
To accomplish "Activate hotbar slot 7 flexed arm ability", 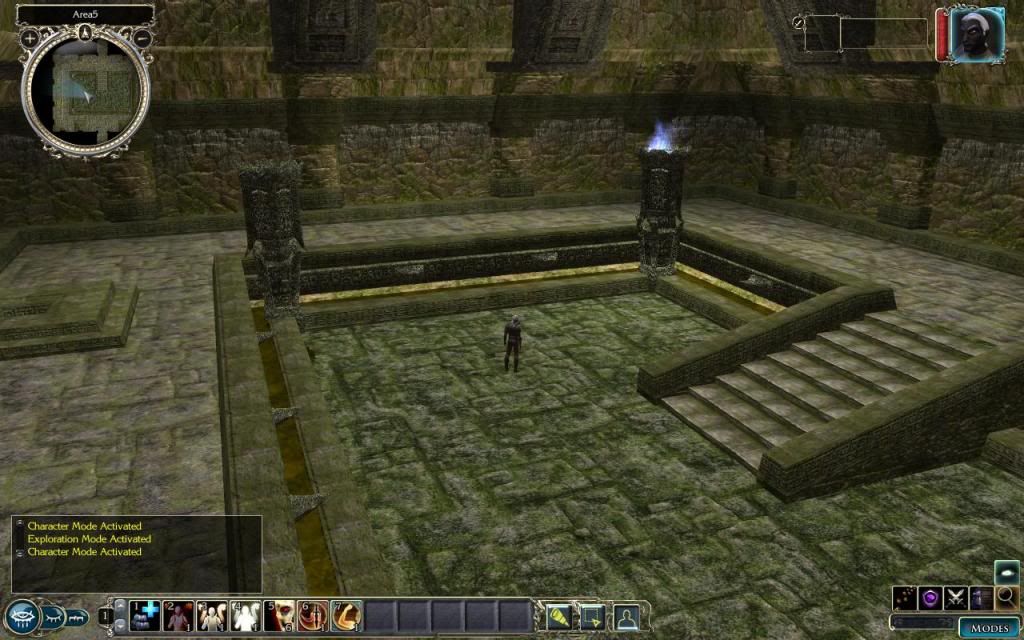I will 347,616.
